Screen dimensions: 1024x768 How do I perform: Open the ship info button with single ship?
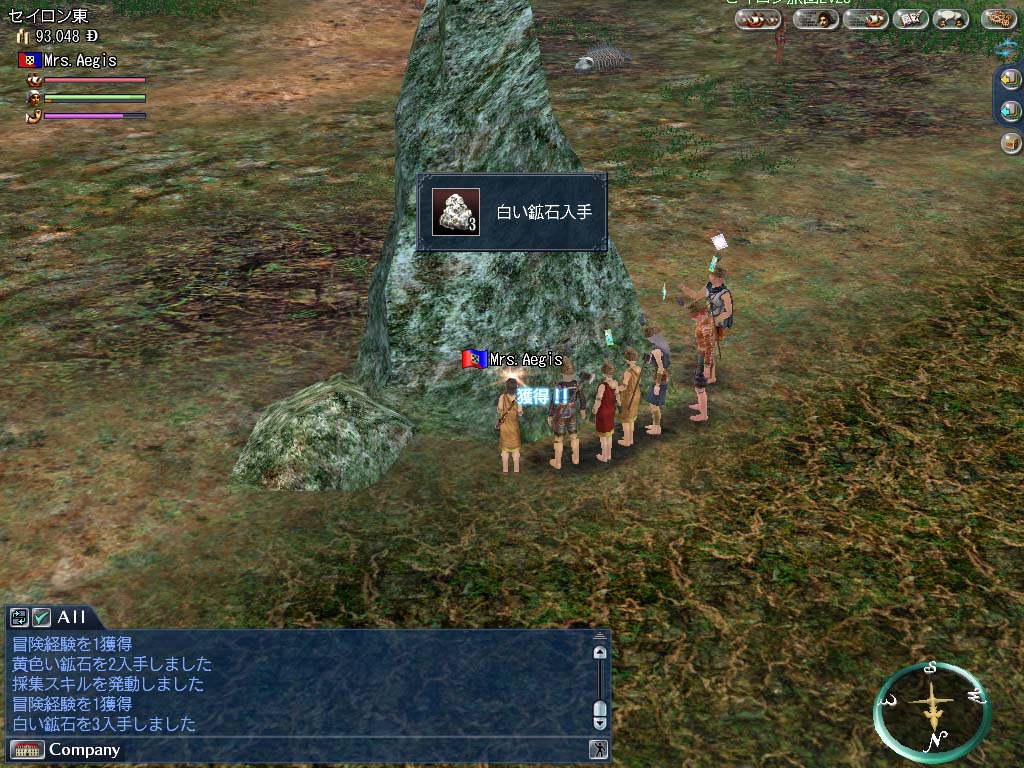coord(866,19)
